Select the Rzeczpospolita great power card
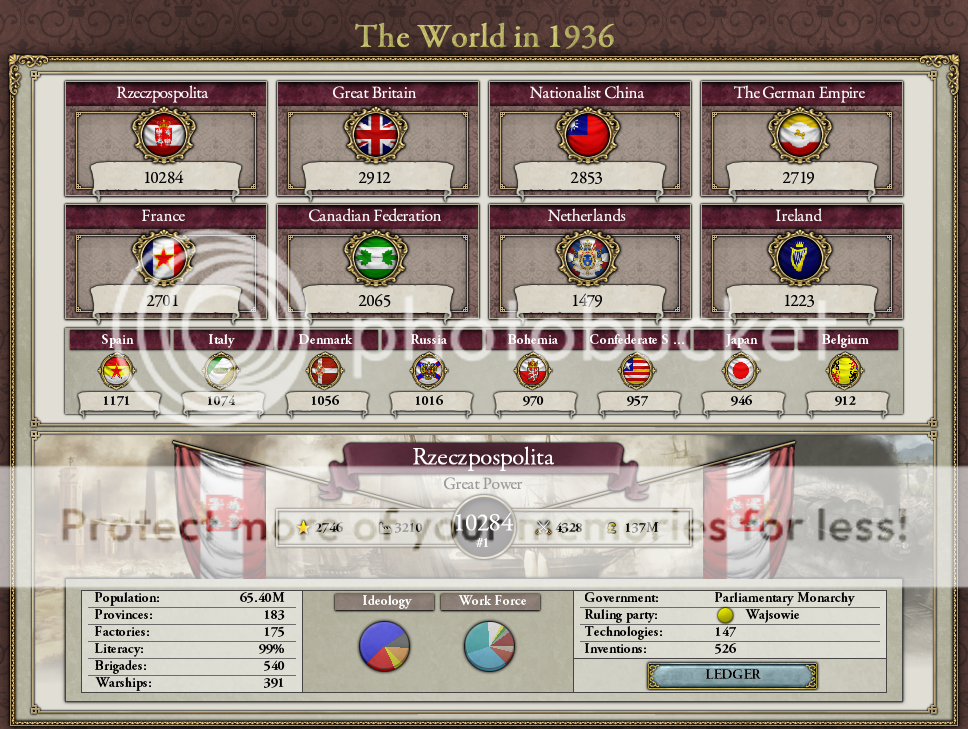Screen dimensions: 968x729 click(x=163, y=135)
